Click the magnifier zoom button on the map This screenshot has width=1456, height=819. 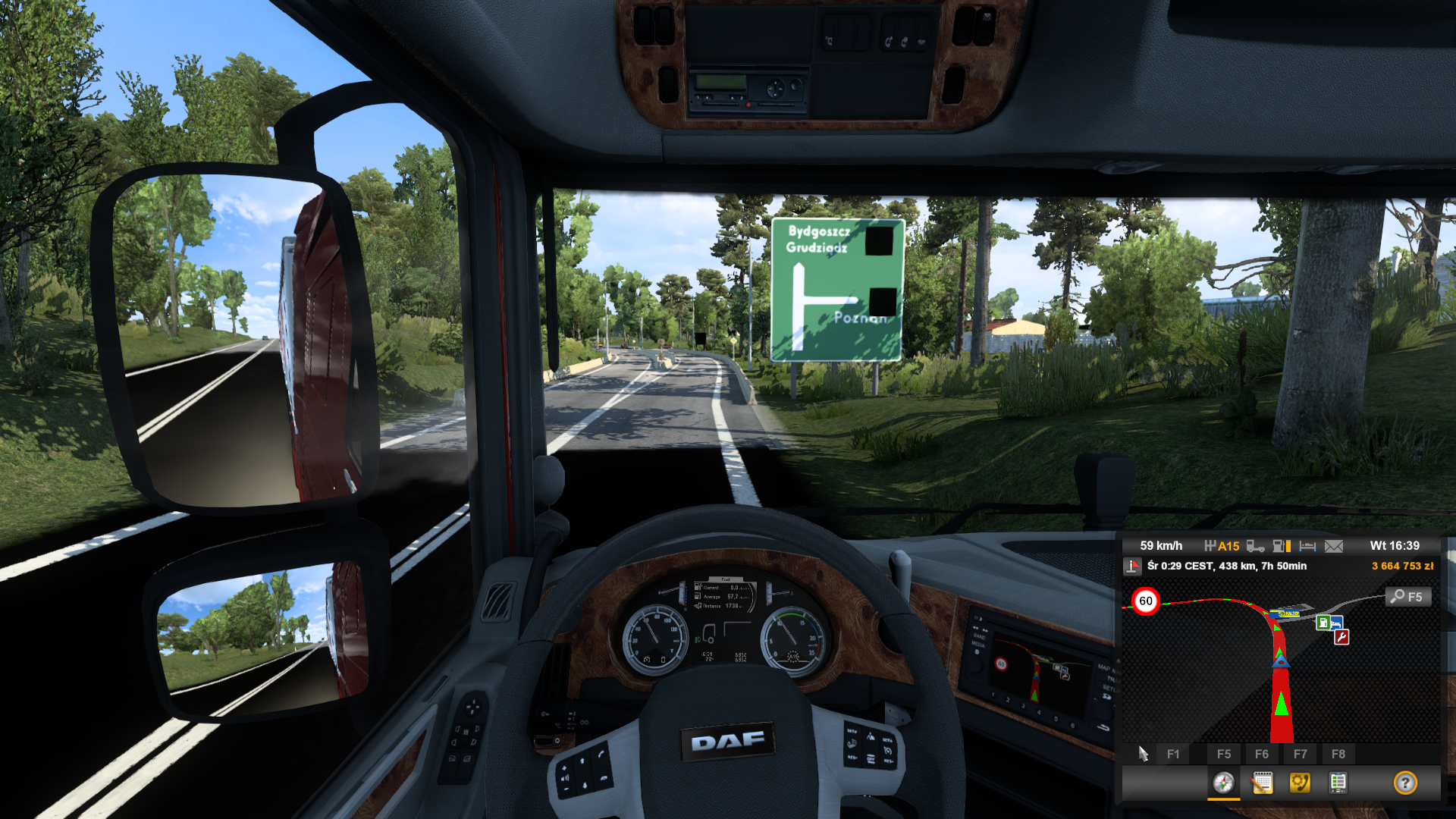(x=1408, y=597)
